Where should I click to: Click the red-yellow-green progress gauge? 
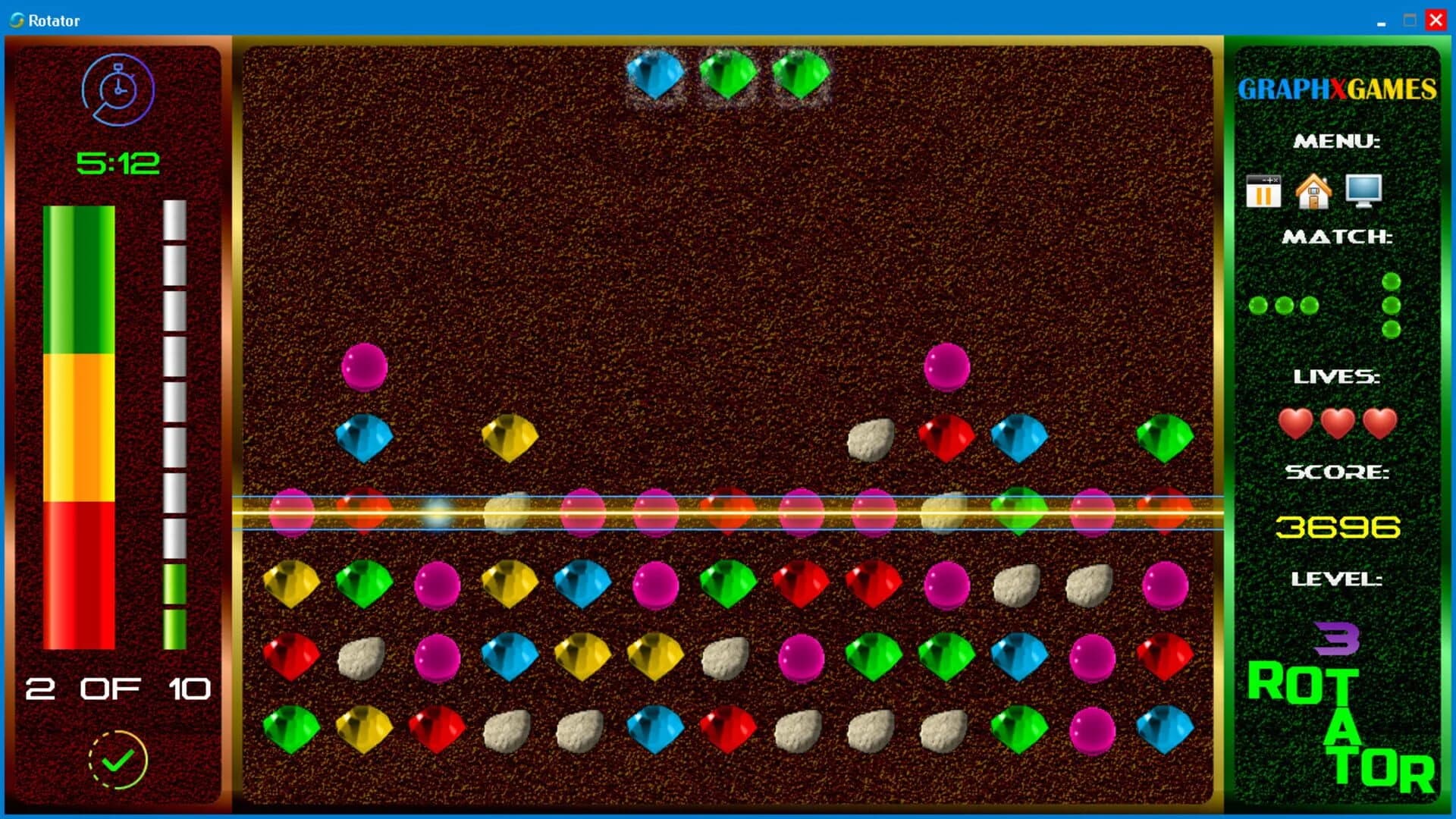(x=78, y=428)
